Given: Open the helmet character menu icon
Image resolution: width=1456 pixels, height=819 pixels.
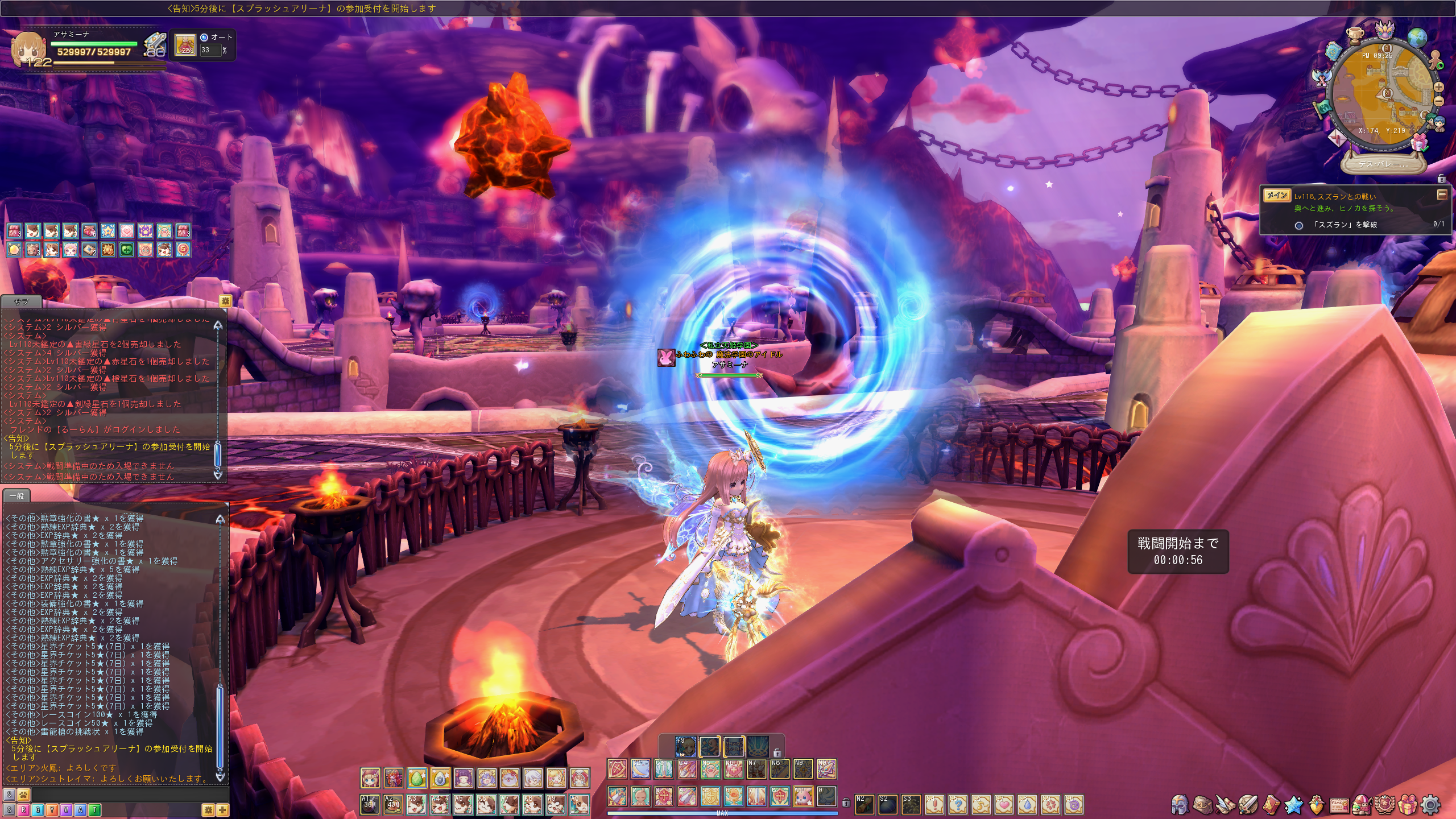Looking at the screenshot, I should (x=1180, y=805).
